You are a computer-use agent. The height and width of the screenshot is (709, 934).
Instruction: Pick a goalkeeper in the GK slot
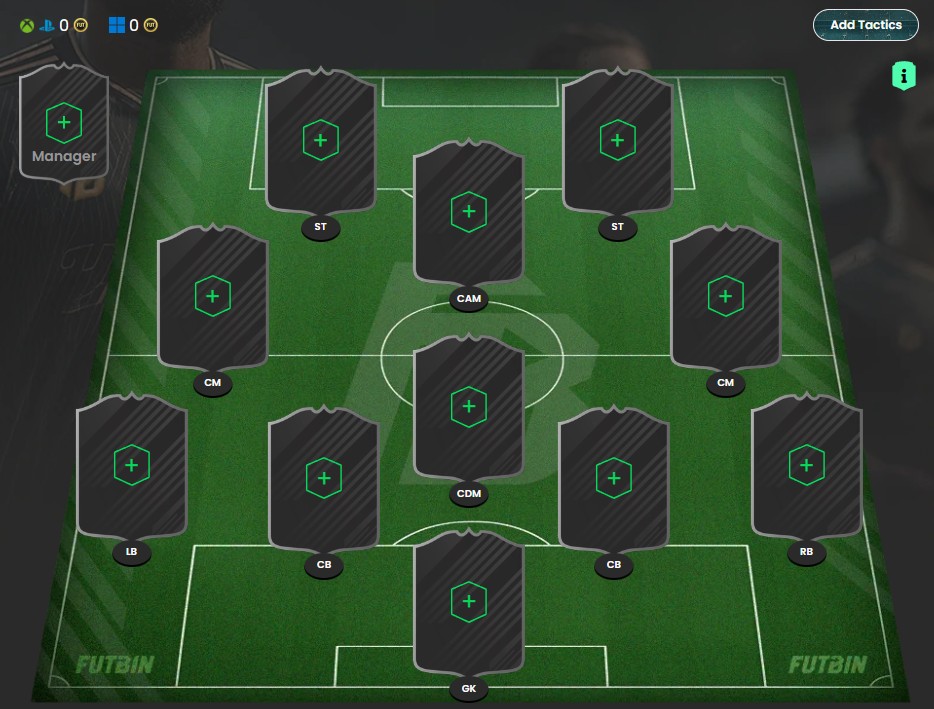pyautogui.click(x=468, y=602)
